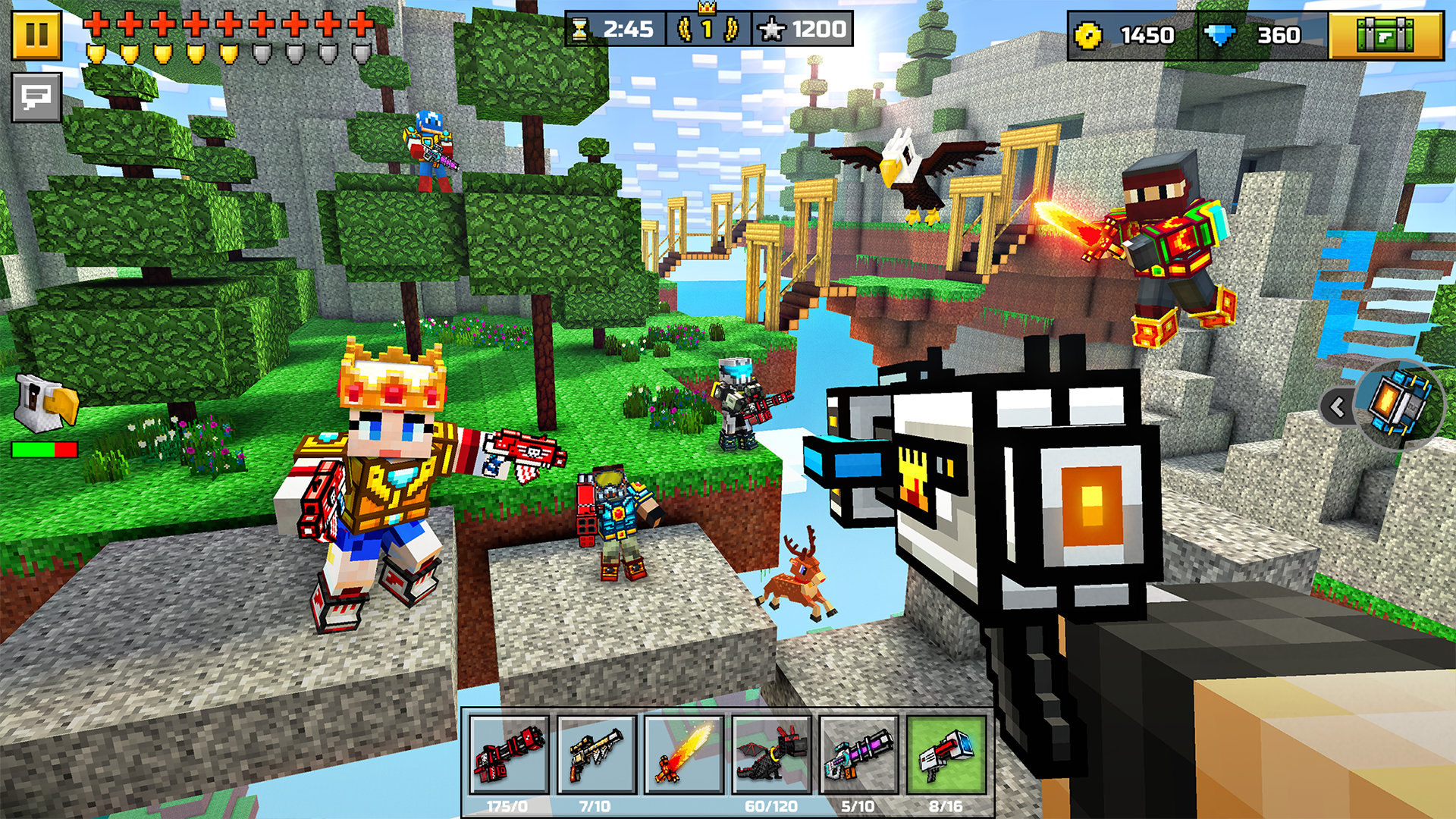
Task: Click the crown kill-counter icon
Action: (x=705, y=24)
